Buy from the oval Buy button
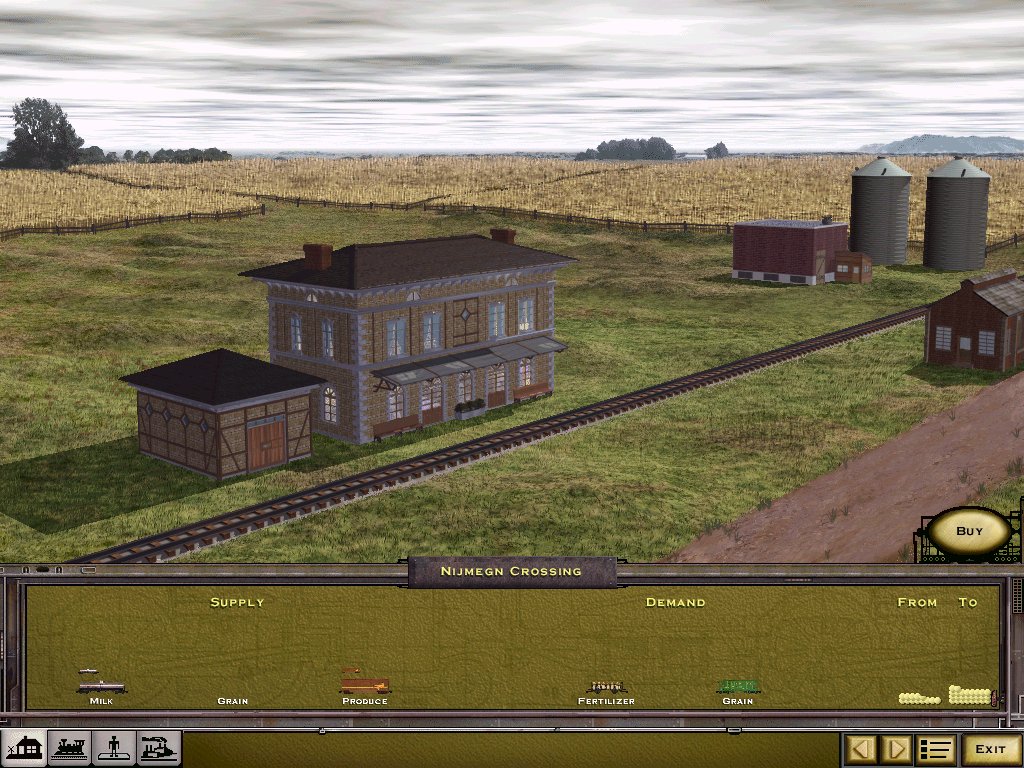1024x768 pixels. click(969, 531)
